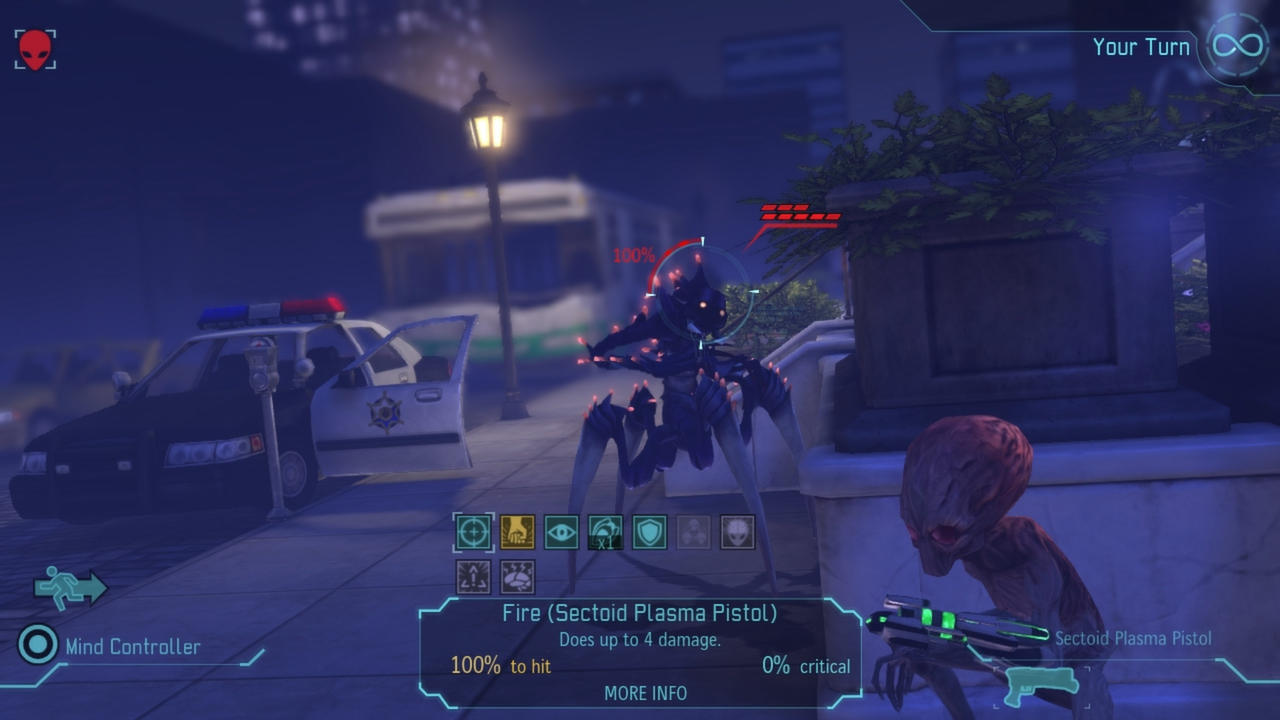
Task: Click the Sectoid Plasma Pistol weapon image
Action: coord(955,620)
